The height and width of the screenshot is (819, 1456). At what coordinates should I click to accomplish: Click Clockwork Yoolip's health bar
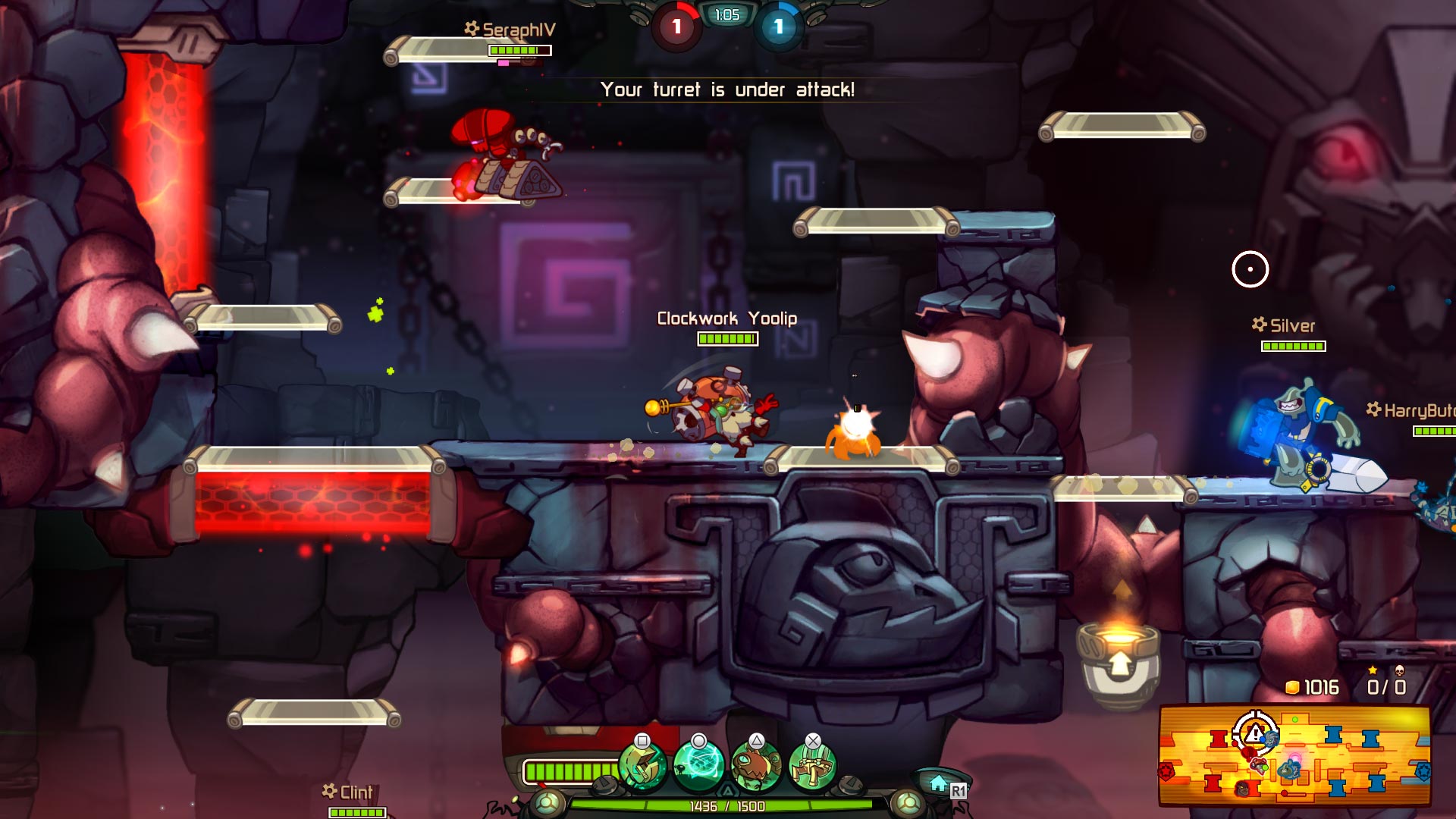[726, 340]
